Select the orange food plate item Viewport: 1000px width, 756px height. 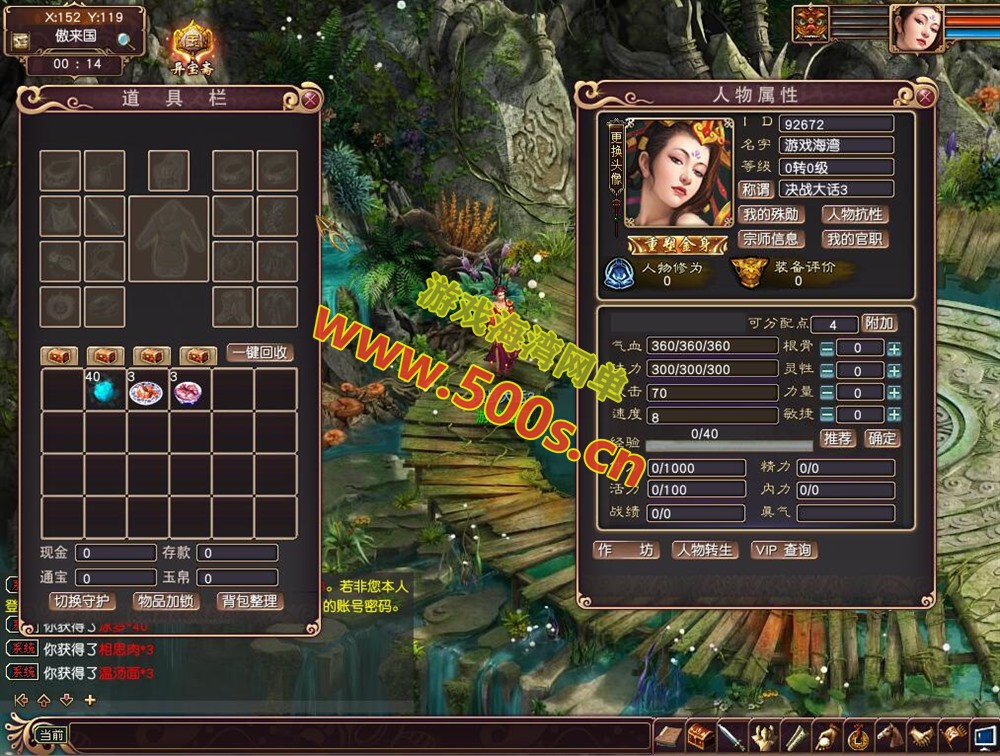point(147,392)
